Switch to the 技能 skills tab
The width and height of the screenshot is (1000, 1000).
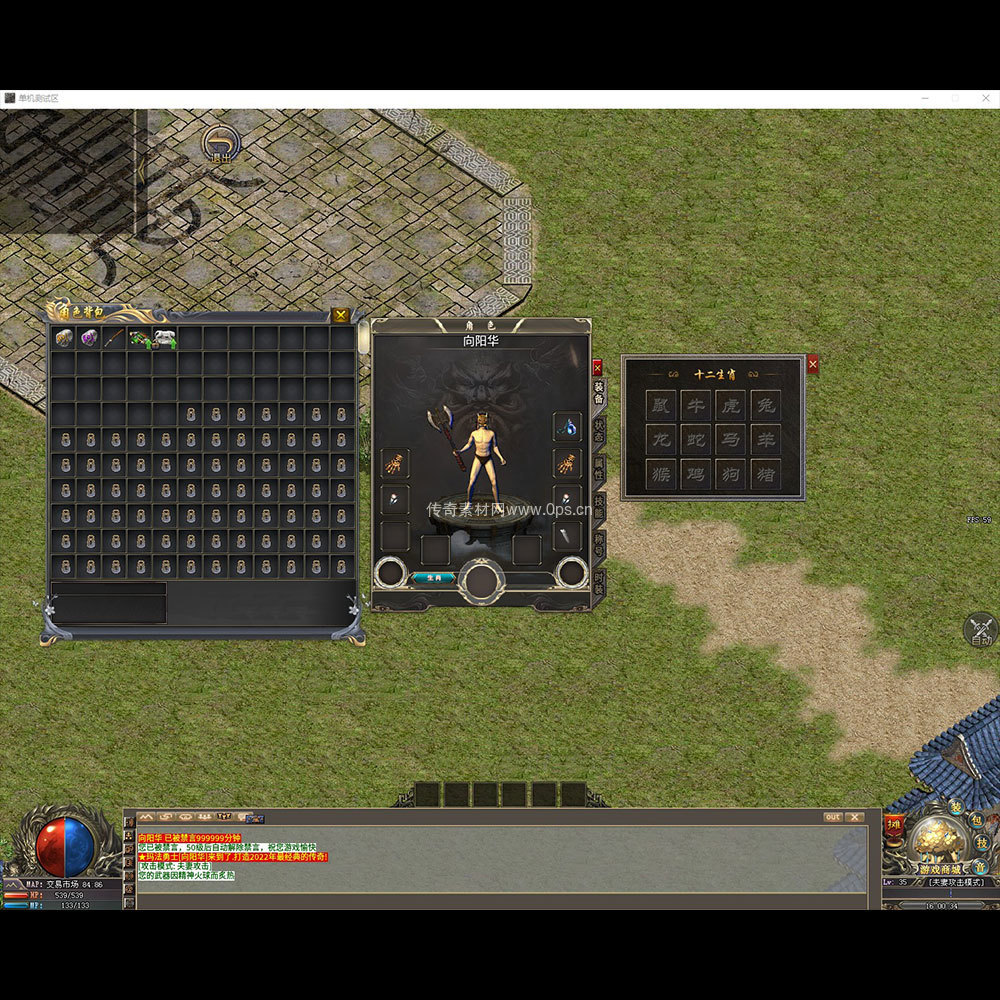pos(599,507)
